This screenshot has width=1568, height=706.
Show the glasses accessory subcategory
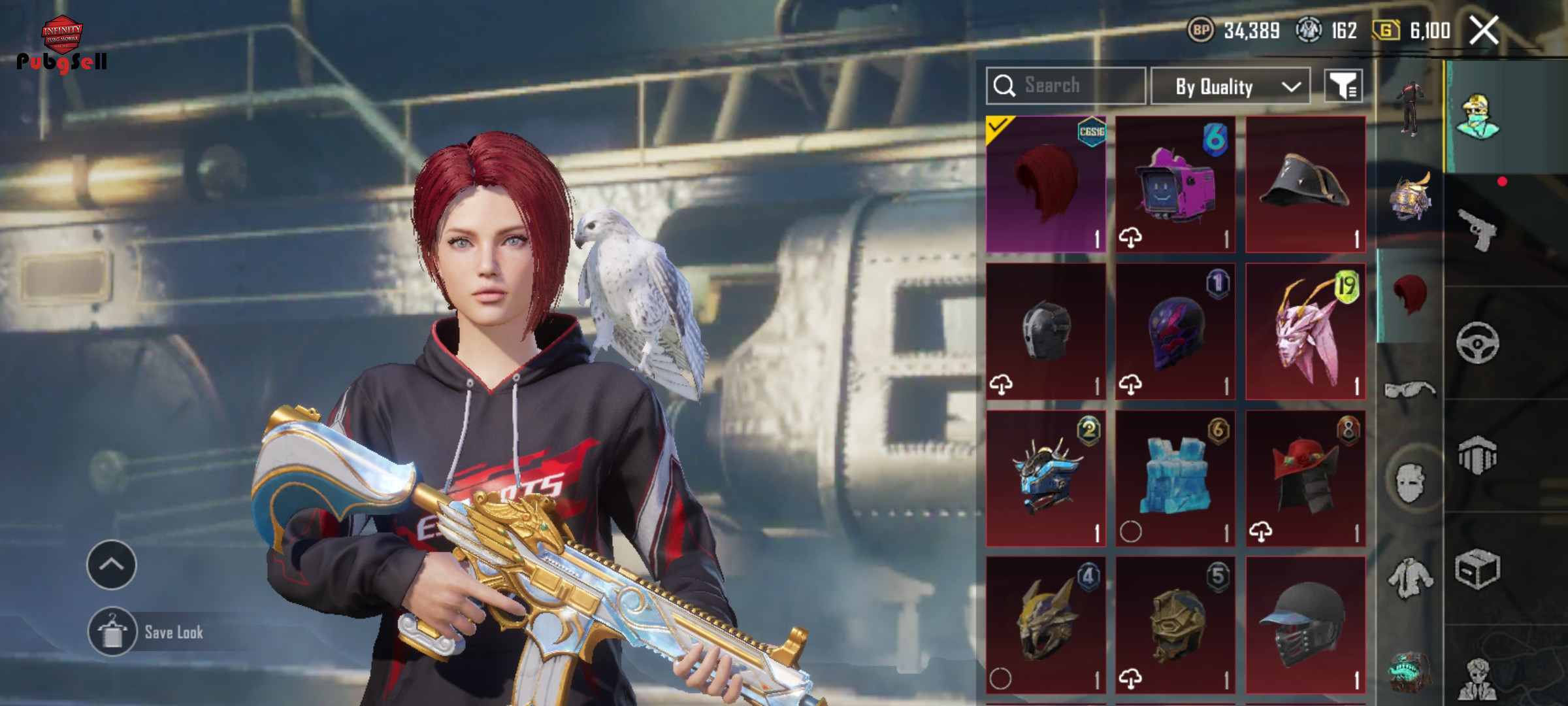point(1410,390)
